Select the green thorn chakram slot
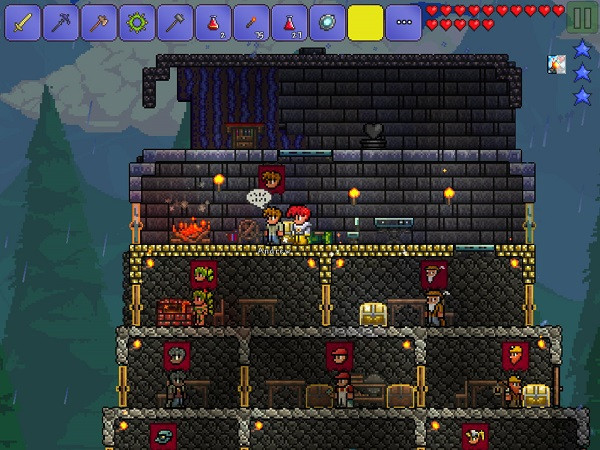600x450 pixels. [137, 21]
